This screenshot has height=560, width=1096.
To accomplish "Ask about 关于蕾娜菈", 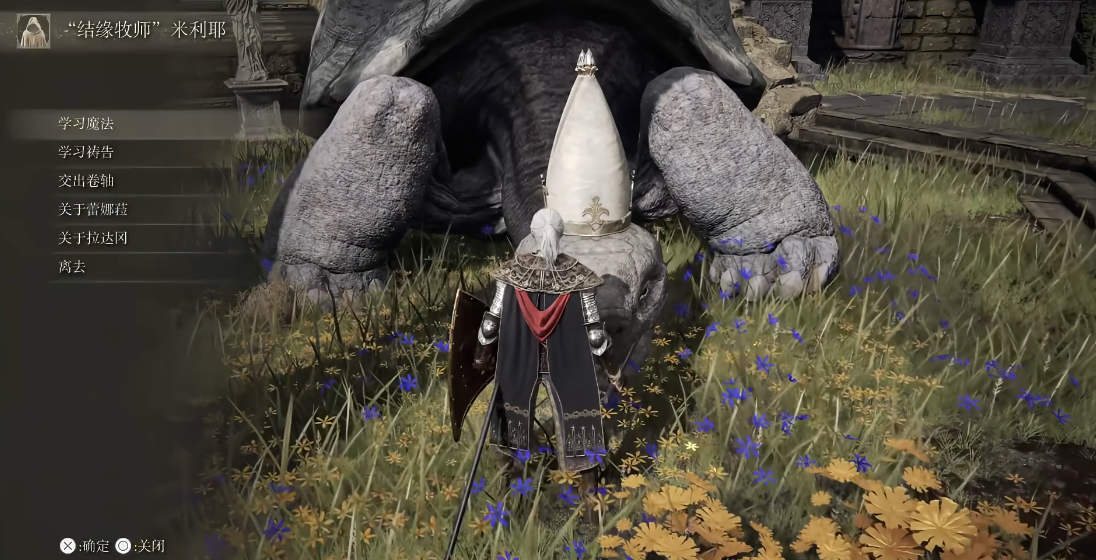I will (93, 210).
